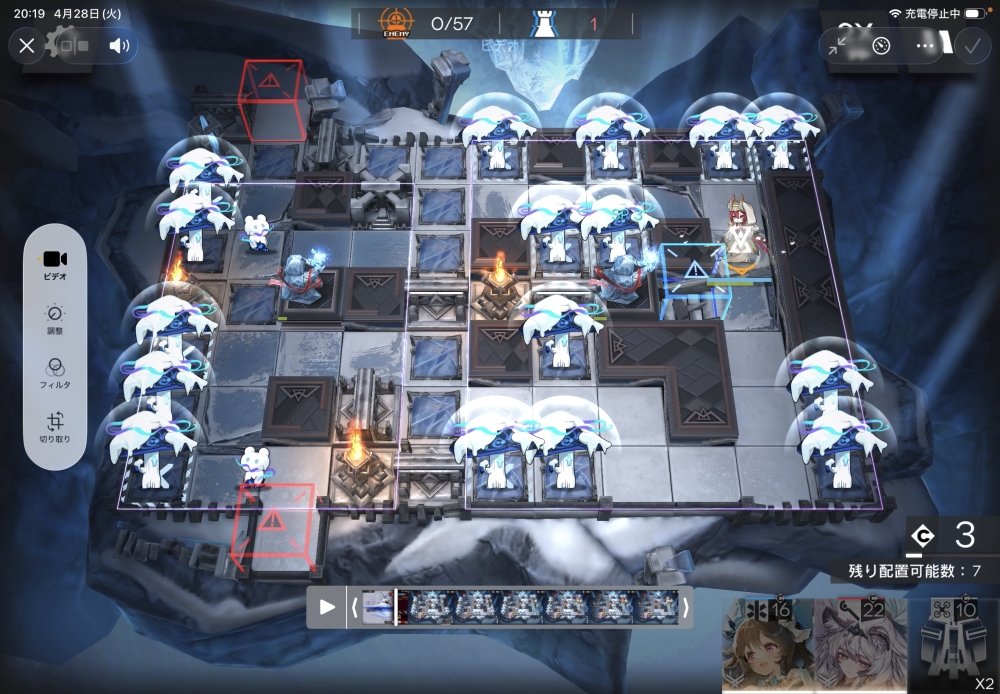1000x694 pixels.
Task: Grab the timeline's right trim handle
Action: pos(686,606)
